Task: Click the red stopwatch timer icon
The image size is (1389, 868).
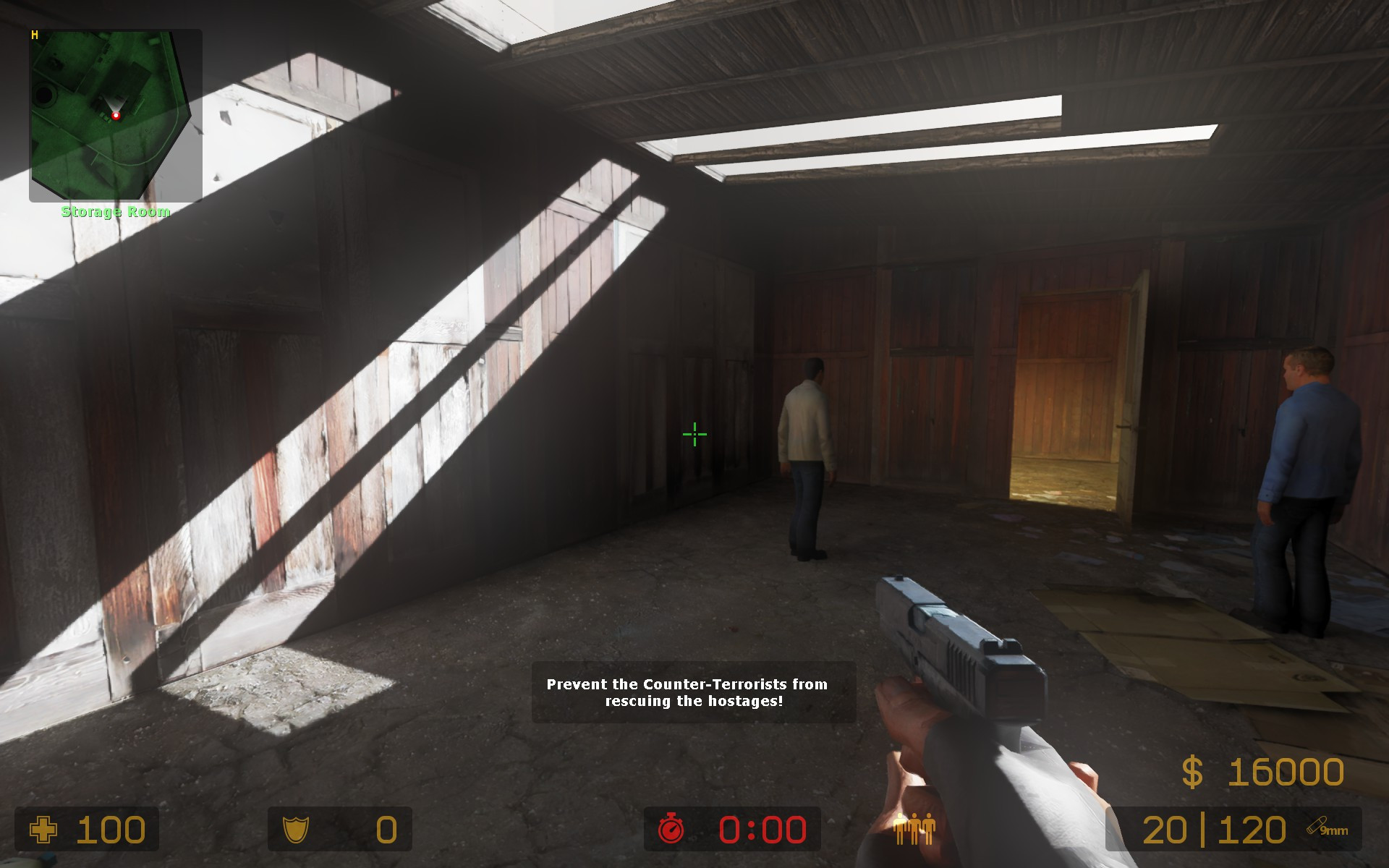Action: click(x=671, y=830)
